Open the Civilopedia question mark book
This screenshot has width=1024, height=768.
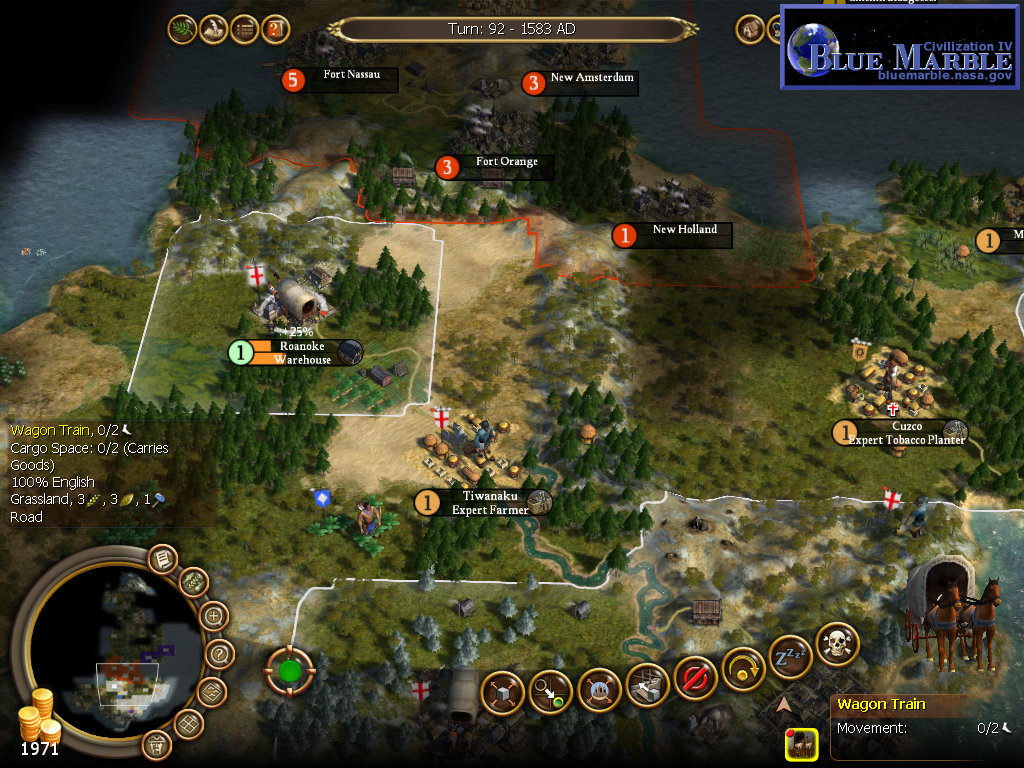(x=275, y=29)
